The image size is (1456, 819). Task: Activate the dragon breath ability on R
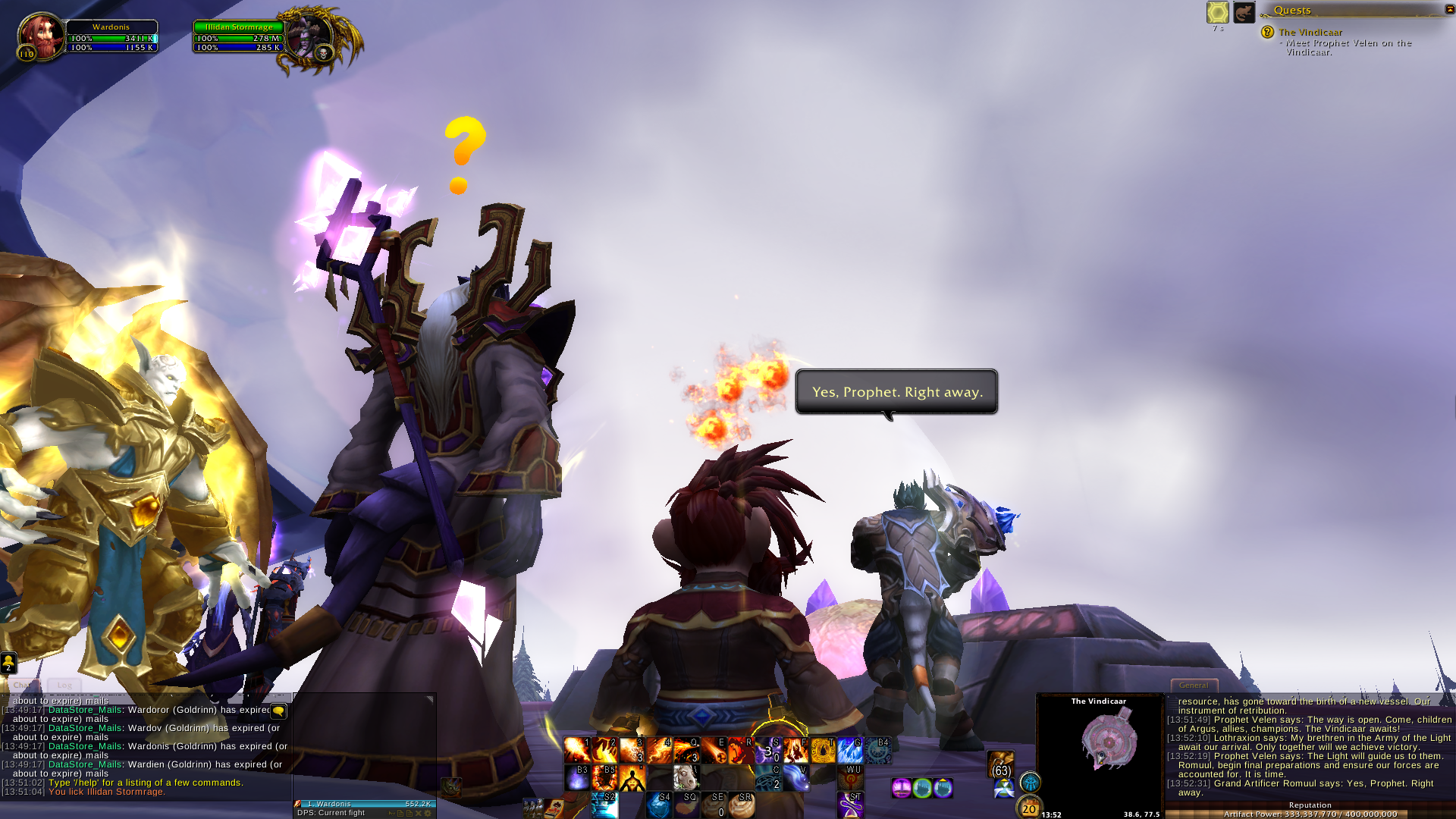pos(741,750)
